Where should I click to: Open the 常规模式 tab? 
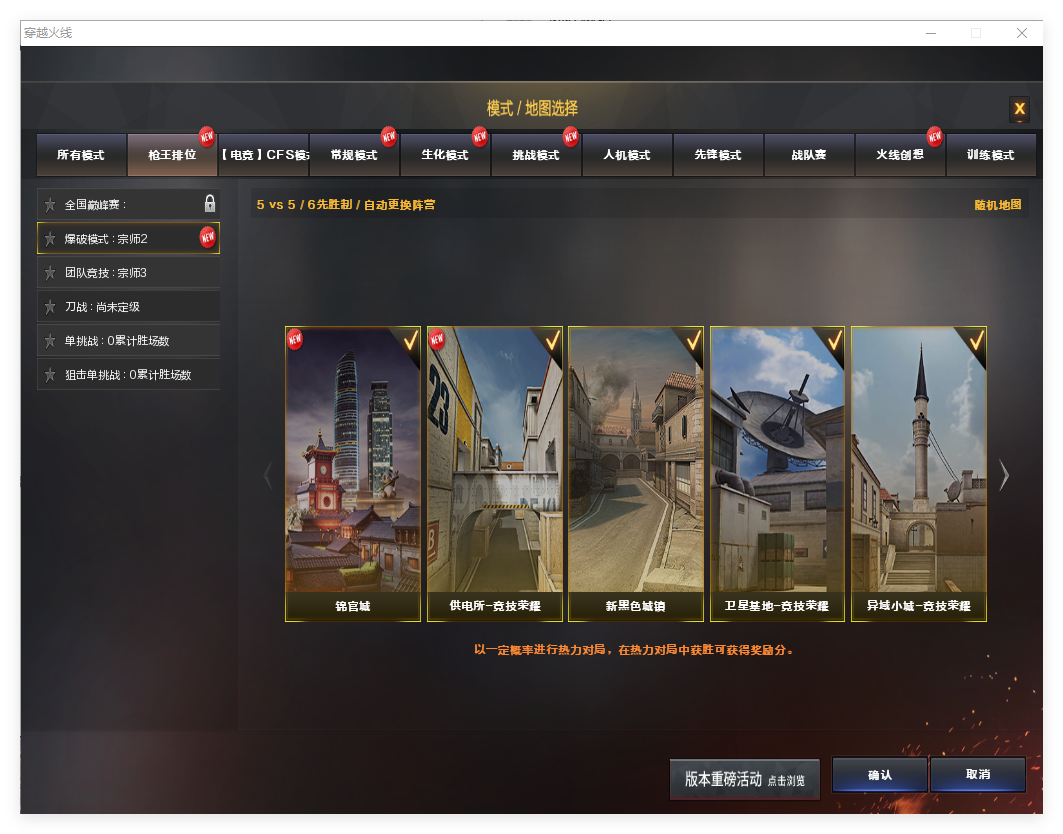353,155
